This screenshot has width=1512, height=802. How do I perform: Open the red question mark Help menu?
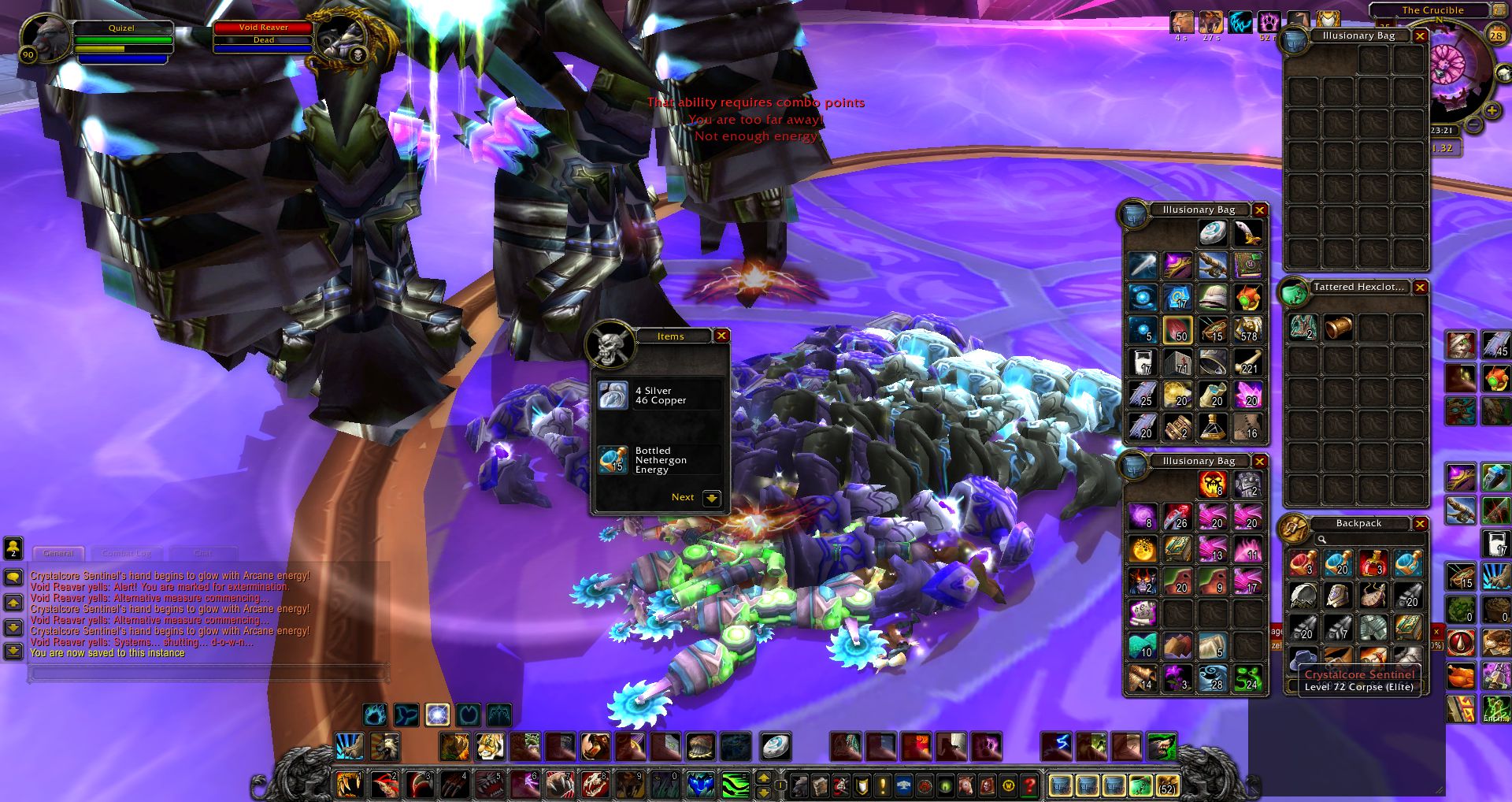pos(1029,785)
